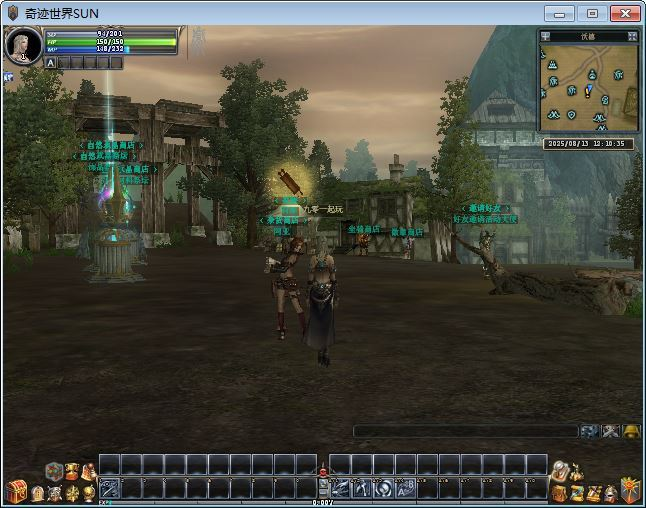Click the crossed swords shield icon
Viewport: 646px width, 508px height.
[x=54, y=493]
